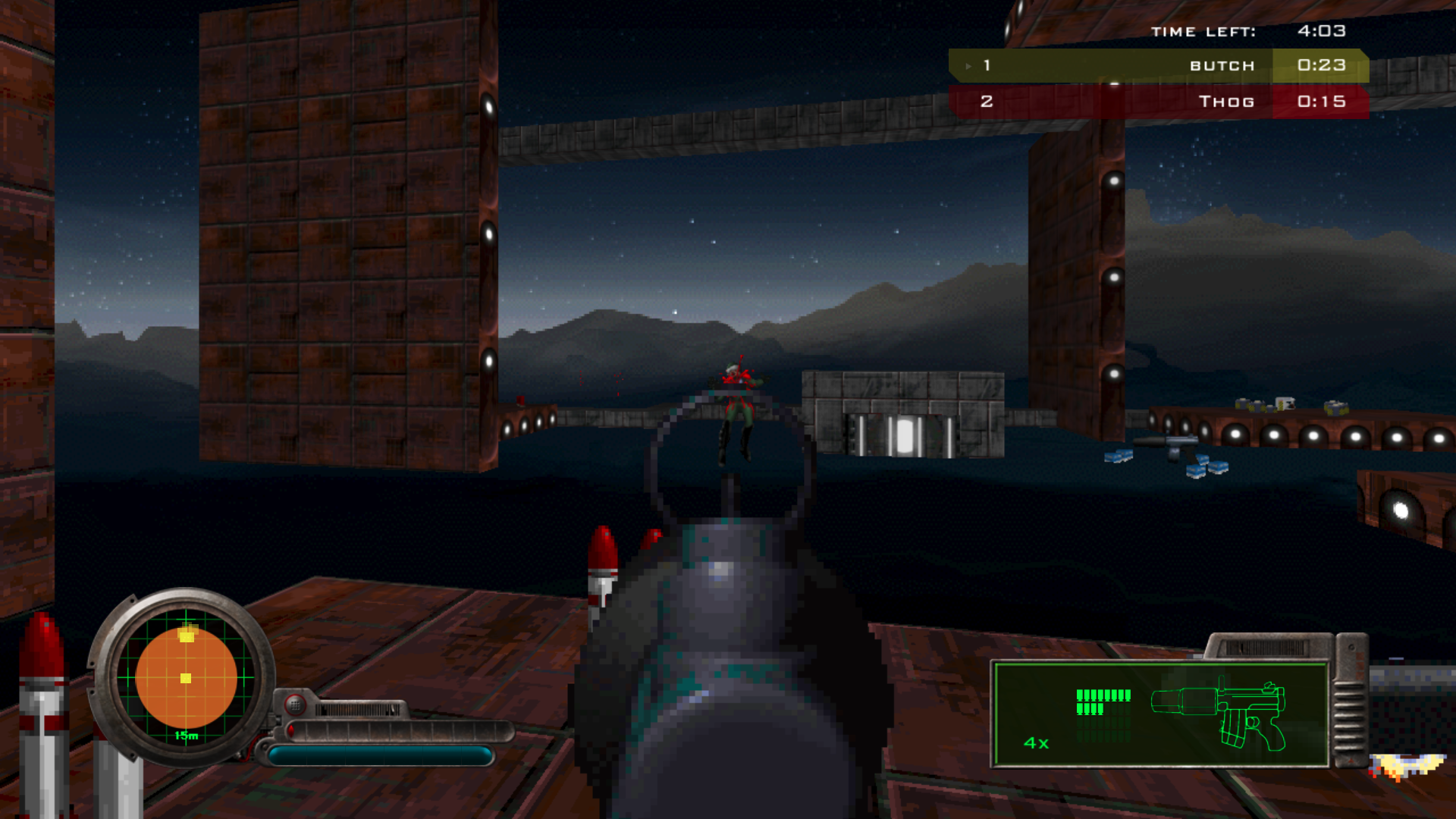Select Butch's row on the scoreboard

click(x=1158, y=66)
